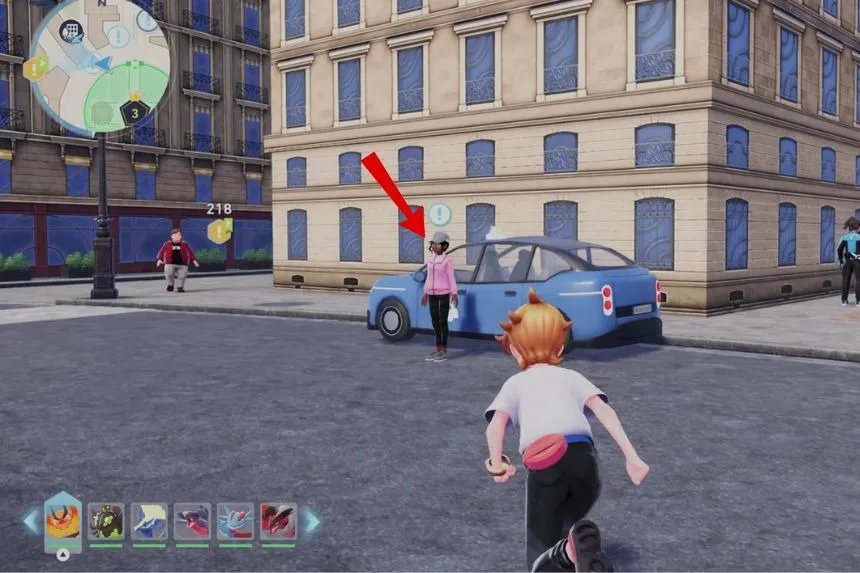Screen dimensions: 860x573
Task: Click the yellow quest waypoint showing 218
Action: click(x=219, y=231)
